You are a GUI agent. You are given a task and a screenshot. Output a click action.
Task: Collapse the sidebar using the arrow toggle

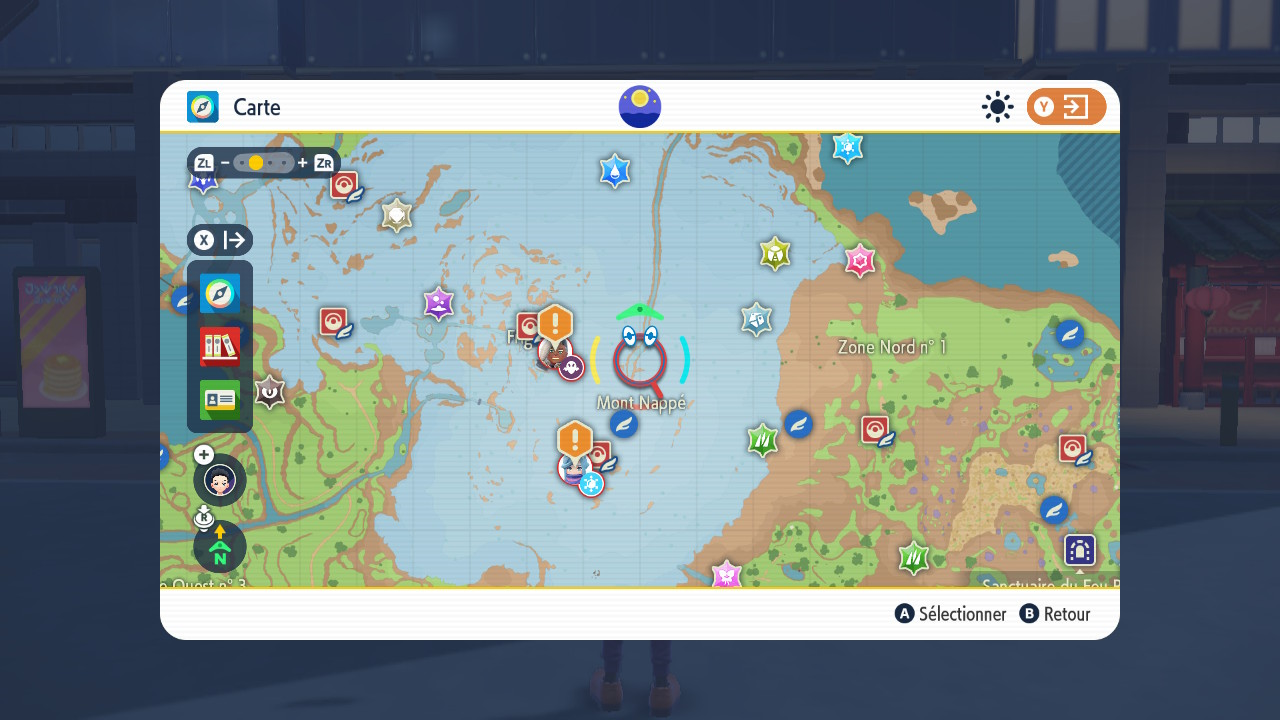220,240
